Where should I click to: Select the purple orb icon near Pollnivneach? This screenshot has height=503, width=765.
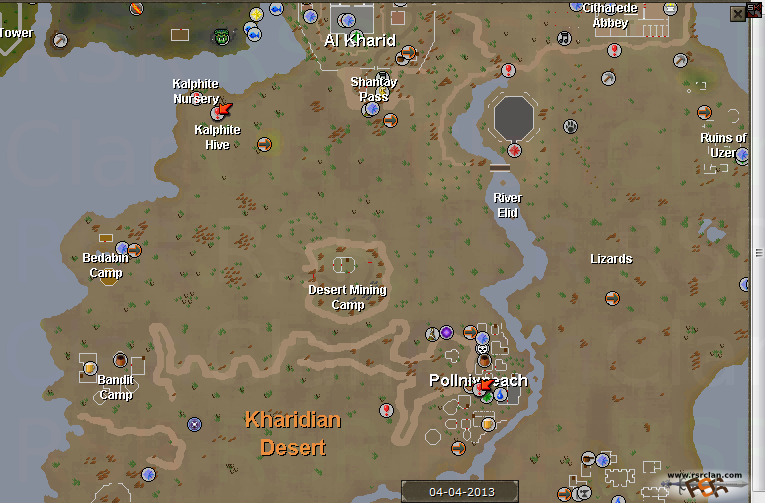(x=446, y=332)
